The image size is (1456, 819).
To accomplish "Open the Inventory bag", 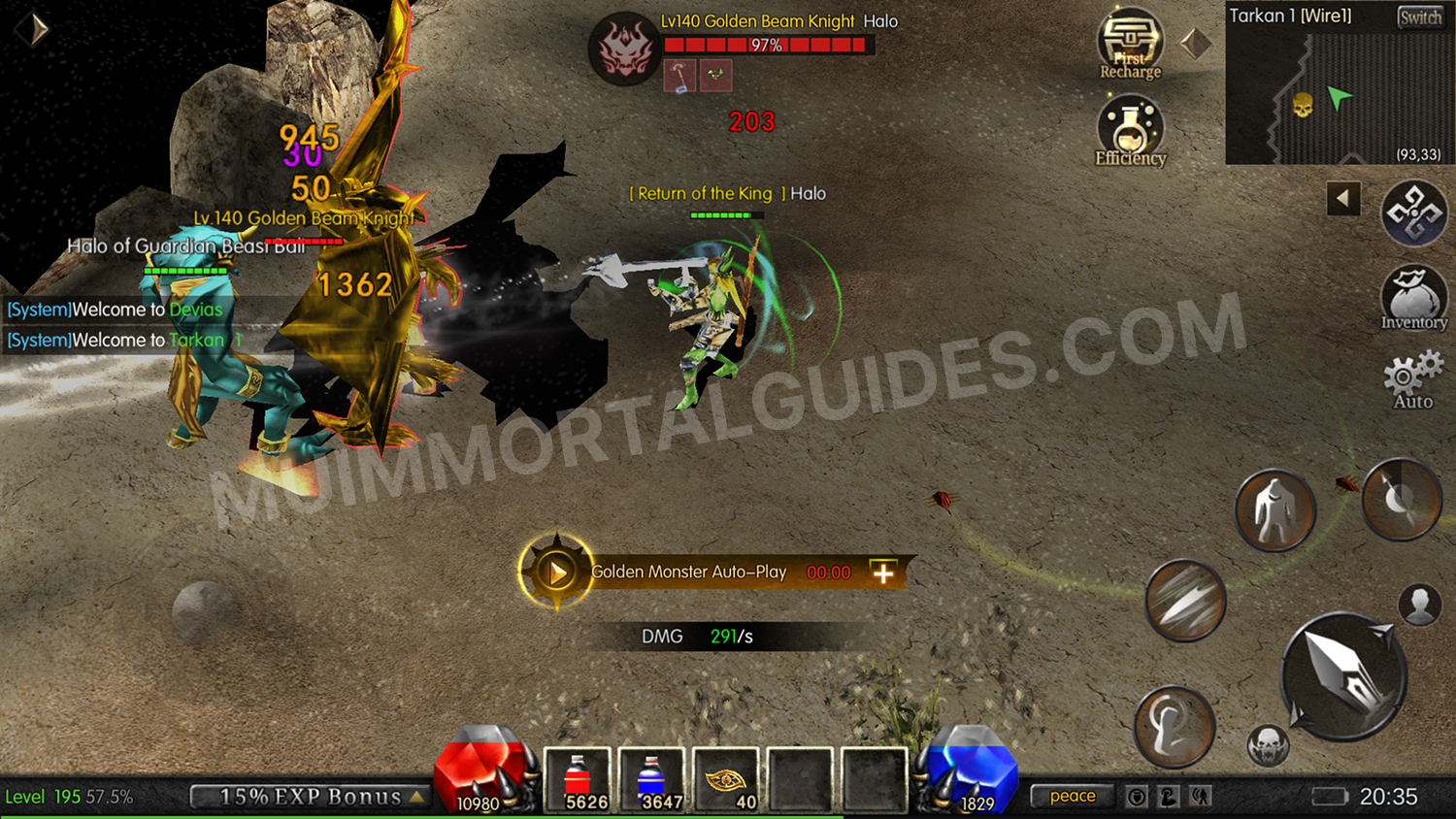I will [x=1412, y=298].
